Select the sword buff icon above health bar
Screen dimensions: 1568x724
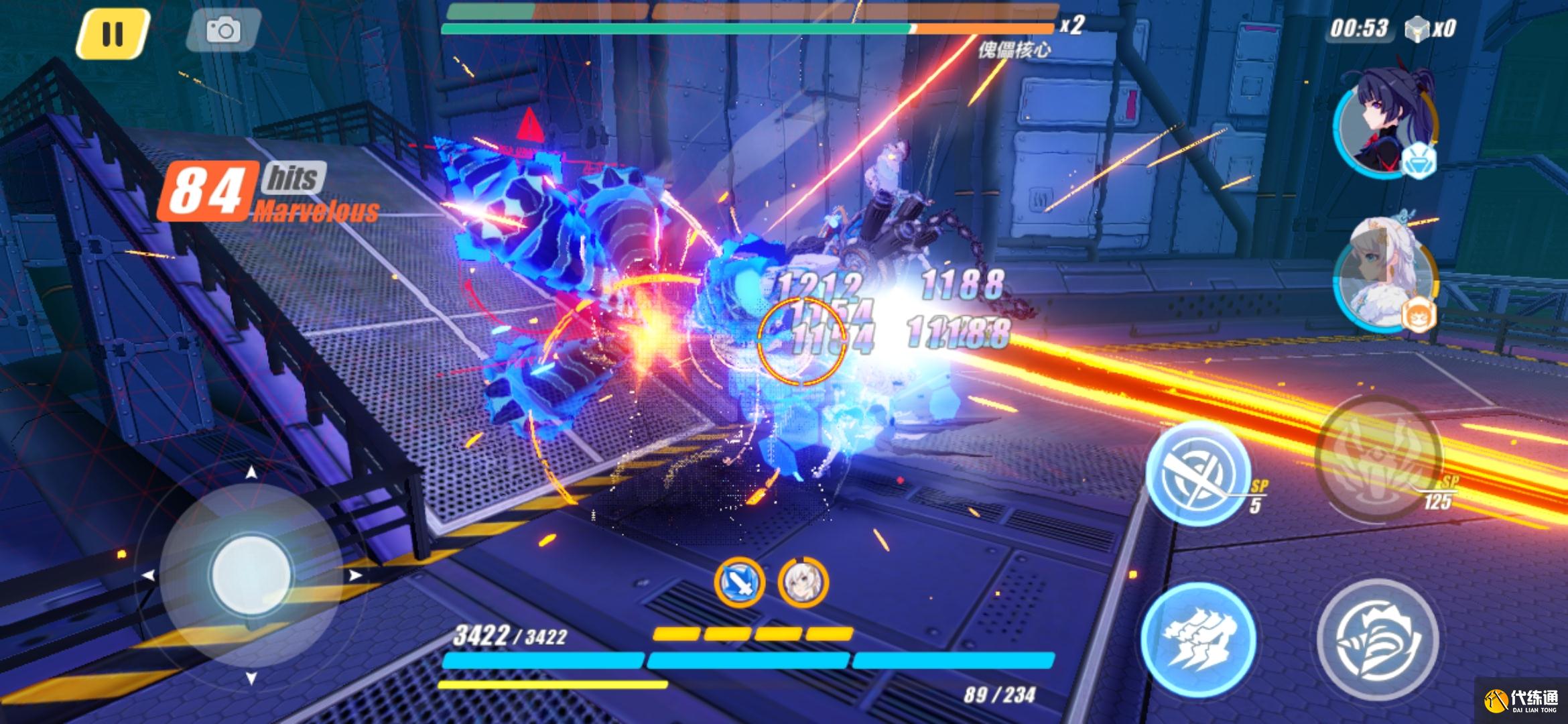tap(739, 583)
